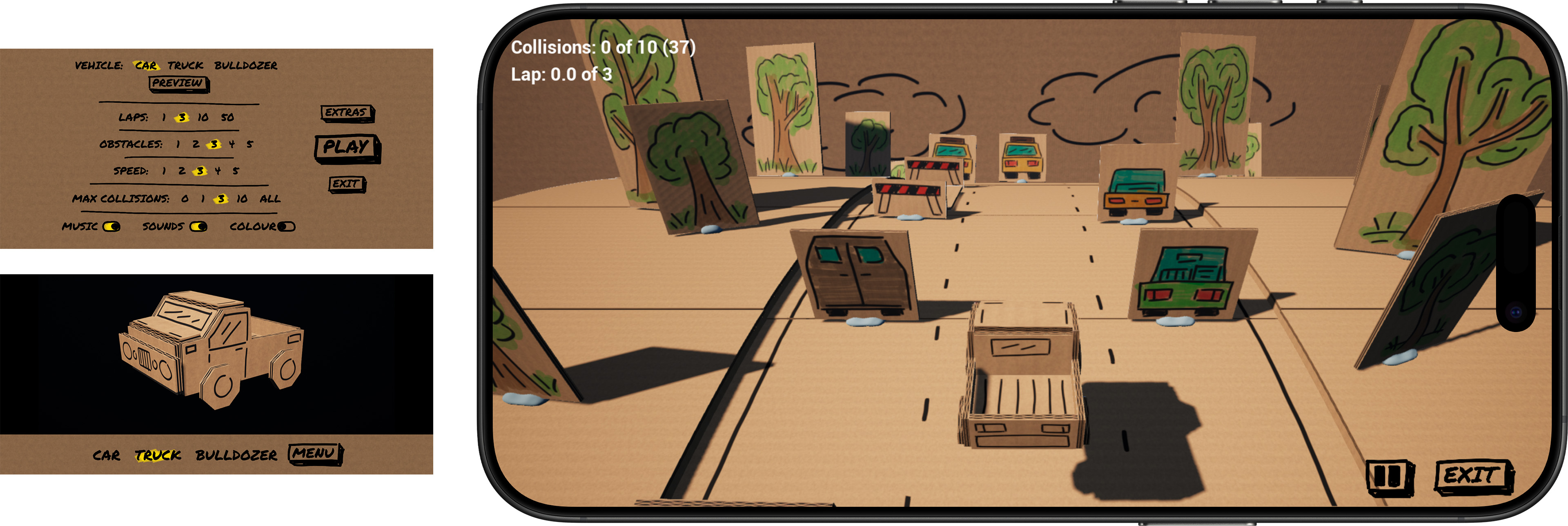
Task: Return to settings with the MENU button
Action: coord(314,454)
